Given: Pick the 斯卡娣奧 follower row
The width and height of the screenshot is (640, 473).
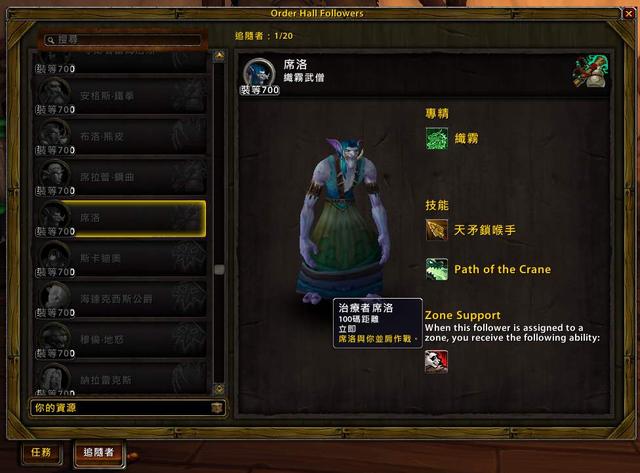Looking at the screenshot, I should pyautogui.click(x=120, y=257).
